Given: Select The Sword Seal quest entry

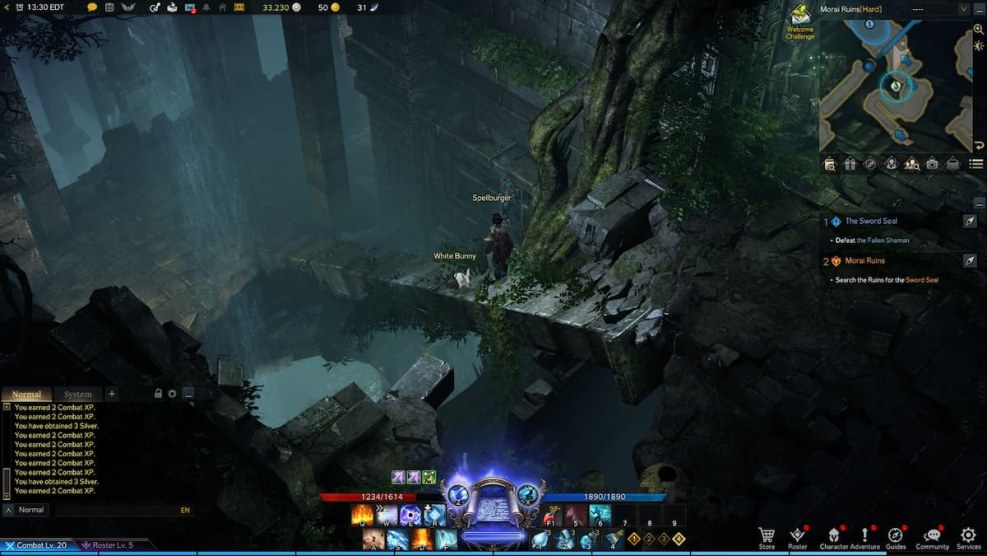Looking at the screenshot, I should (x=871, y=221).
